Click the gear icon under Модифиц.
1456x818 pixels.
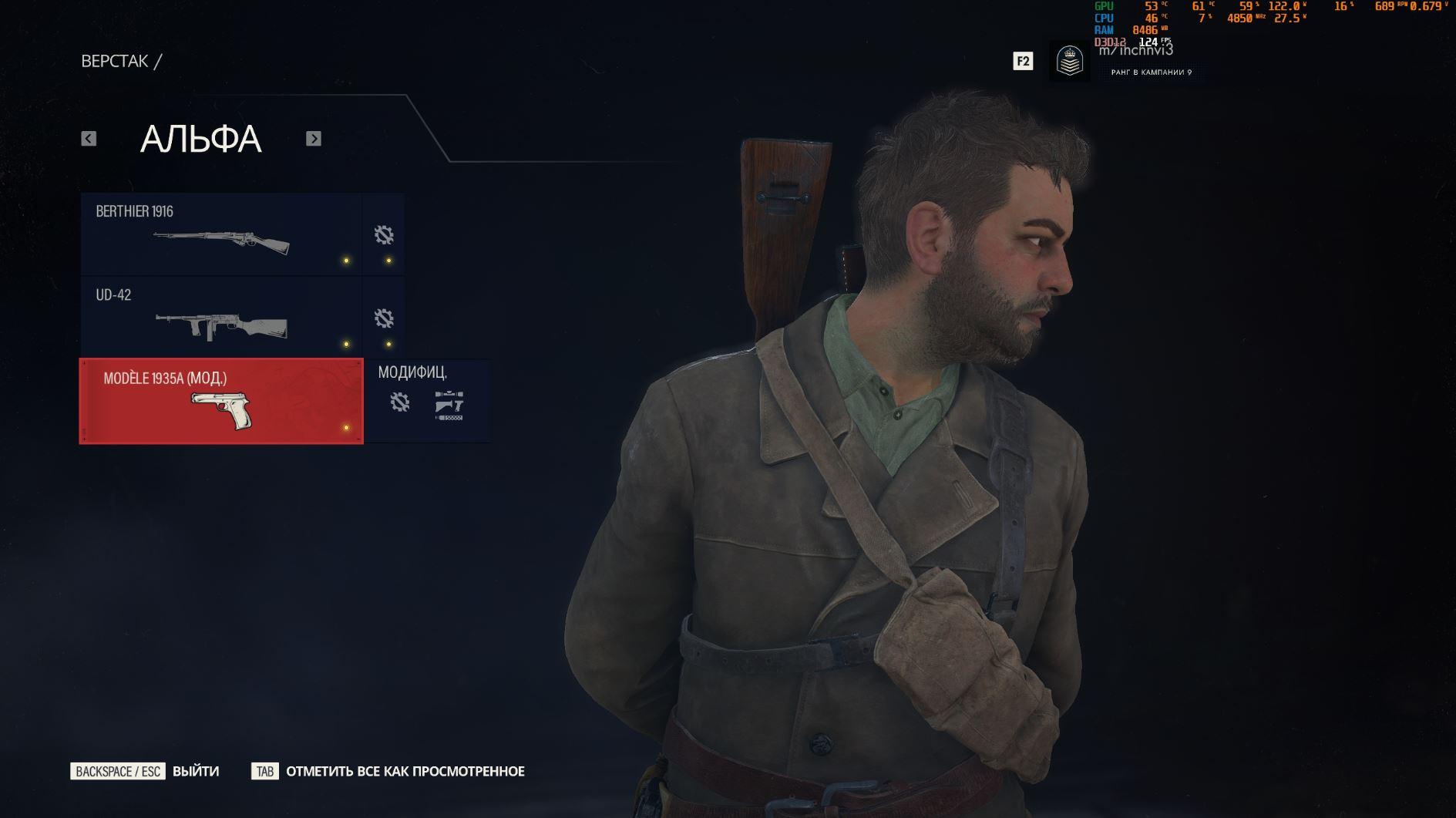coord(399,402)
